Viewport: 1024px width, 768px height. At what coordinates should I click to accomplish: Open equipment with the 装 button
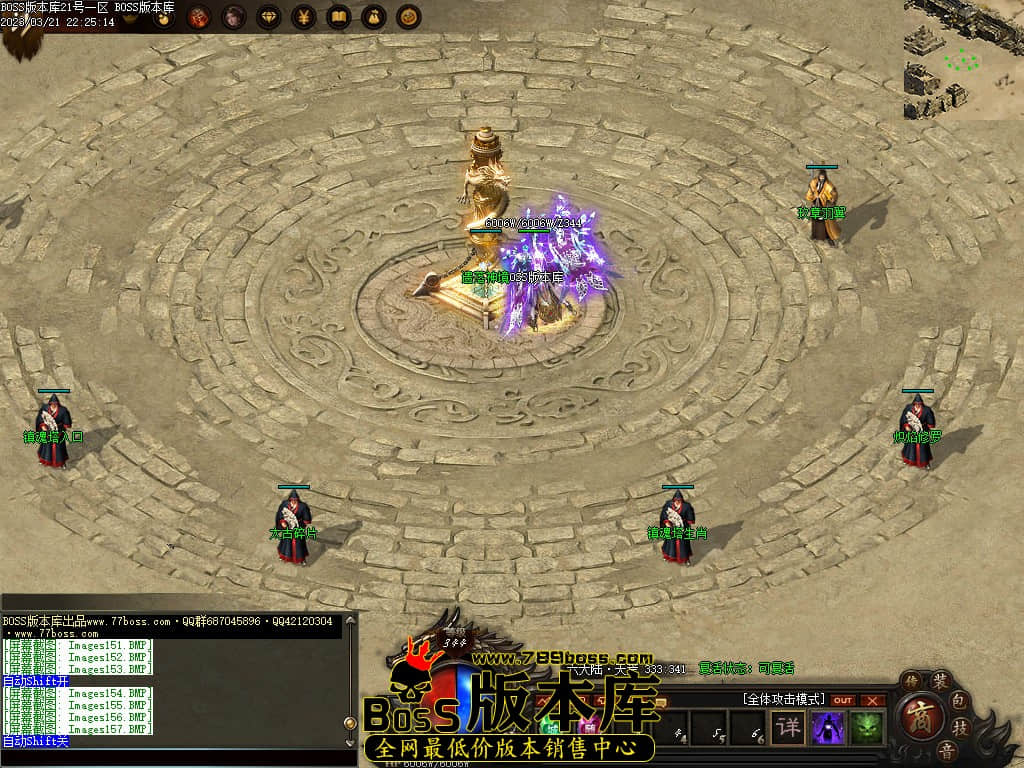(x=940, y=682)
